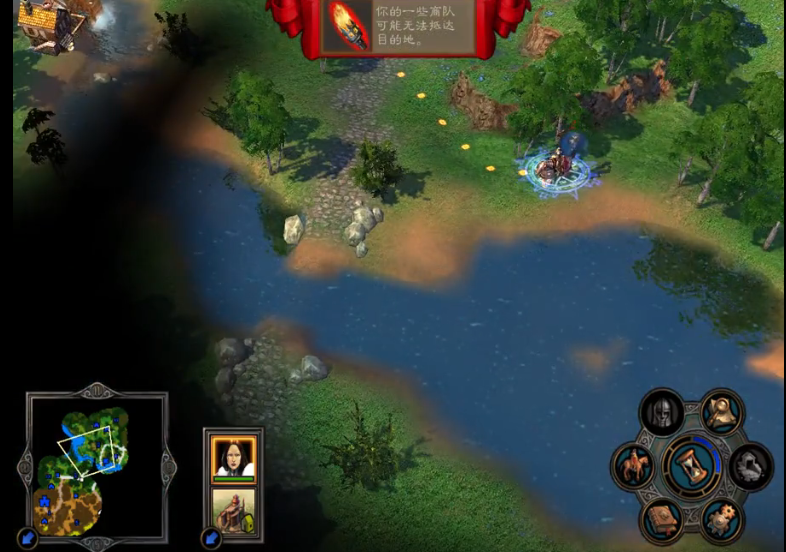
Task: Click the hourglass end turn button
Action: 692,466
